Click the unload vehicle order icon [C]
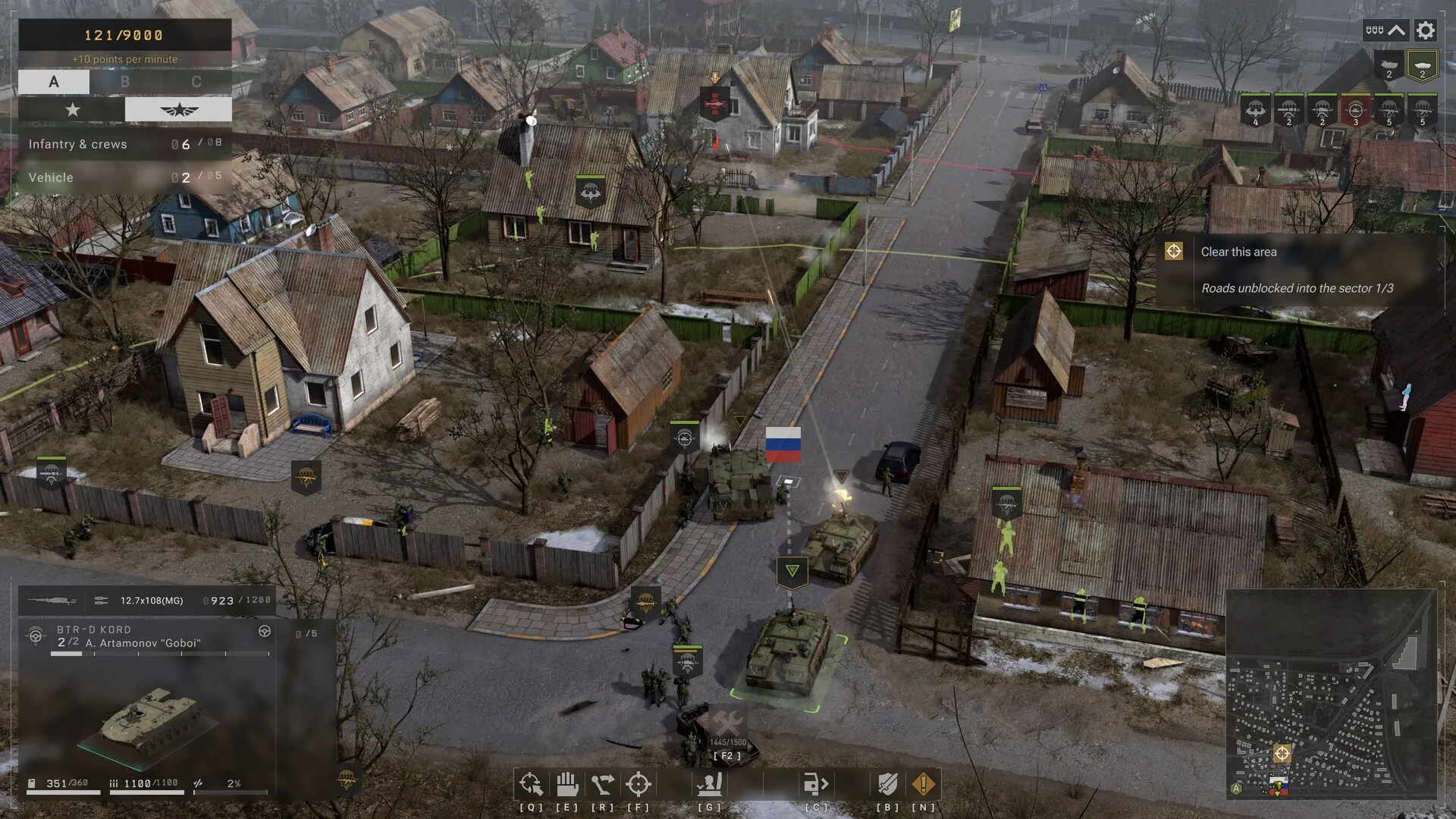This screenshot has width=1456, height=819. click(x=816, y=783)
